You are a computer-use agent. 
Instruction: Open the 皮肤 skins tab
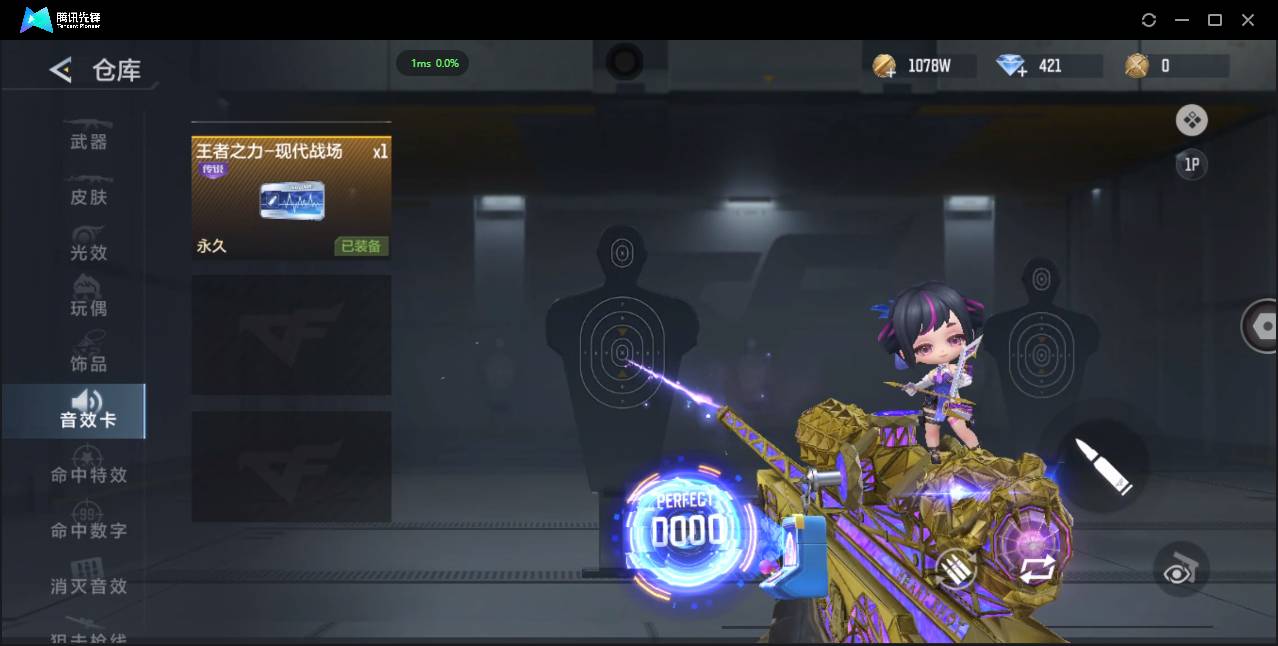click(88, 197)
